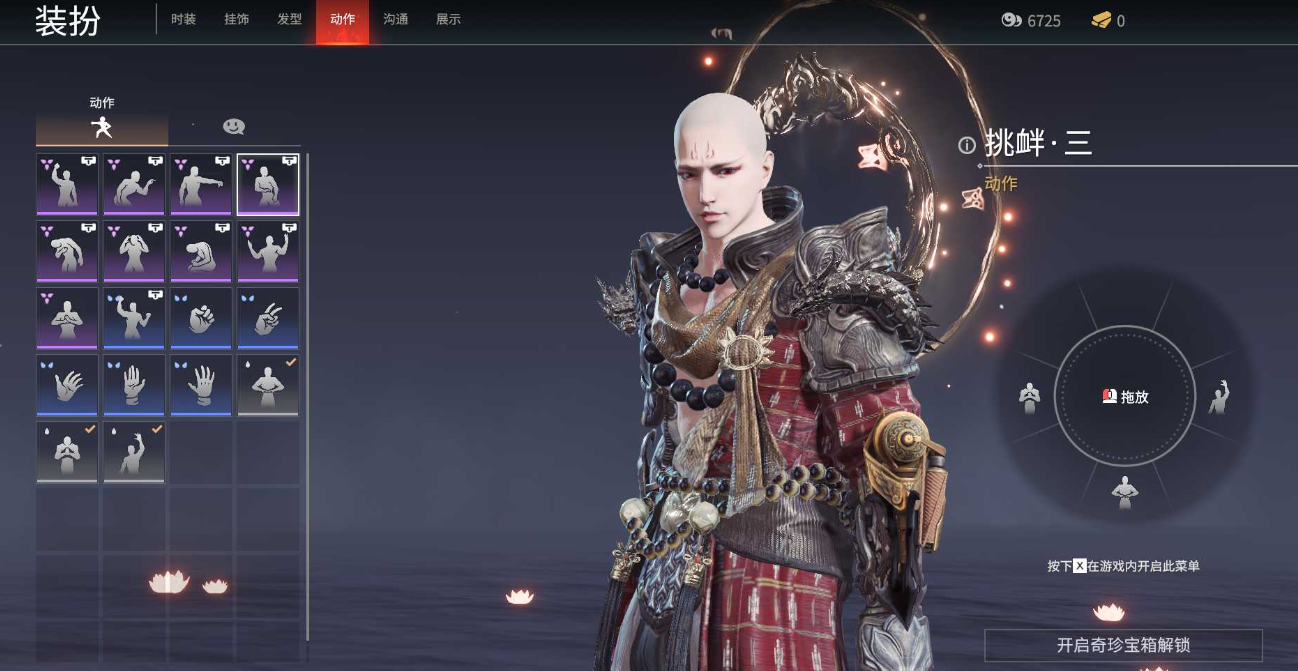This screenshot has width=1298, height=671.
Task: Switch to the smiley face emoji sub-tab
Action: (x=234, y=127)
